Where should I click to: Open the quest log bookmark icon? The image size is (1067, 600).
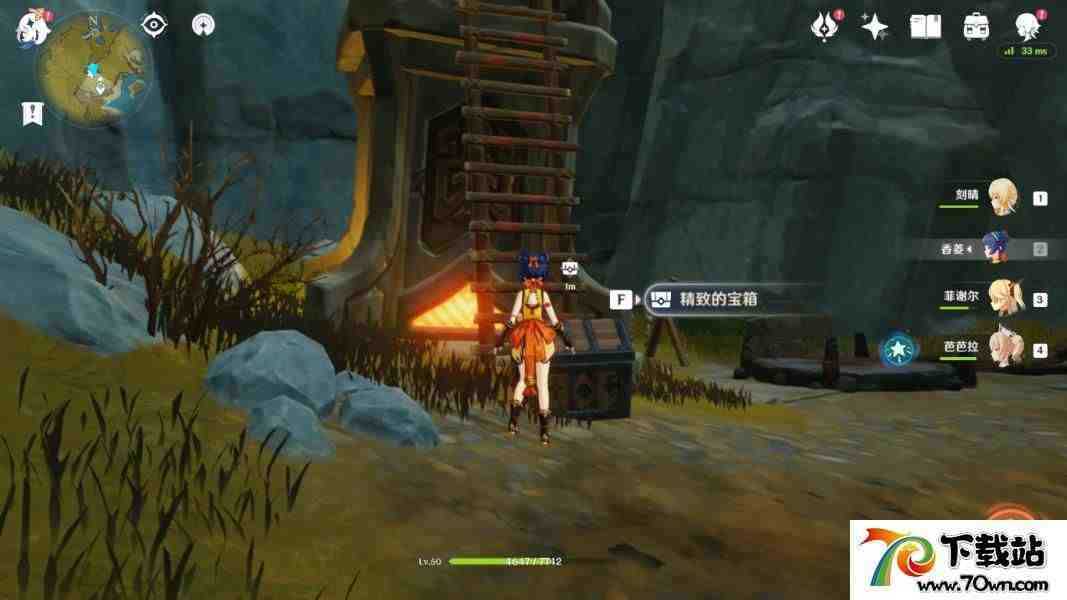coord(32,113)
